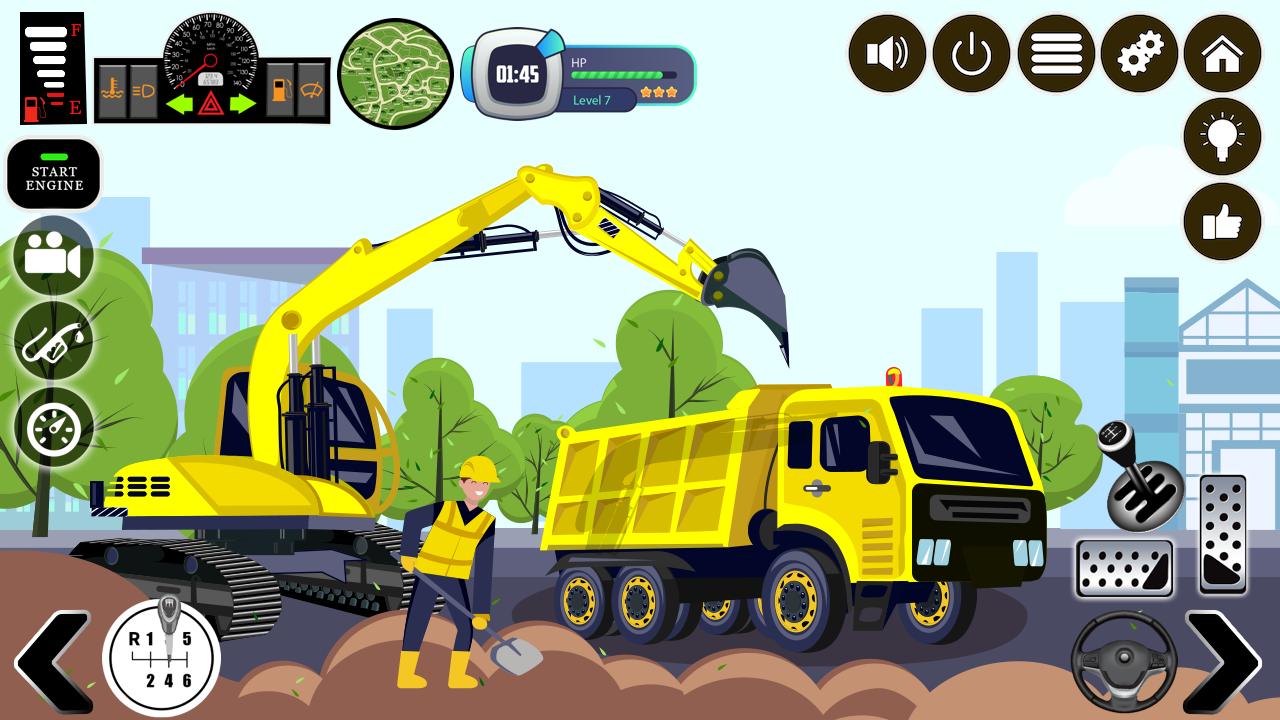Click the power button icon
This screenshot has width=1280, height=720.
coord(971,54)
